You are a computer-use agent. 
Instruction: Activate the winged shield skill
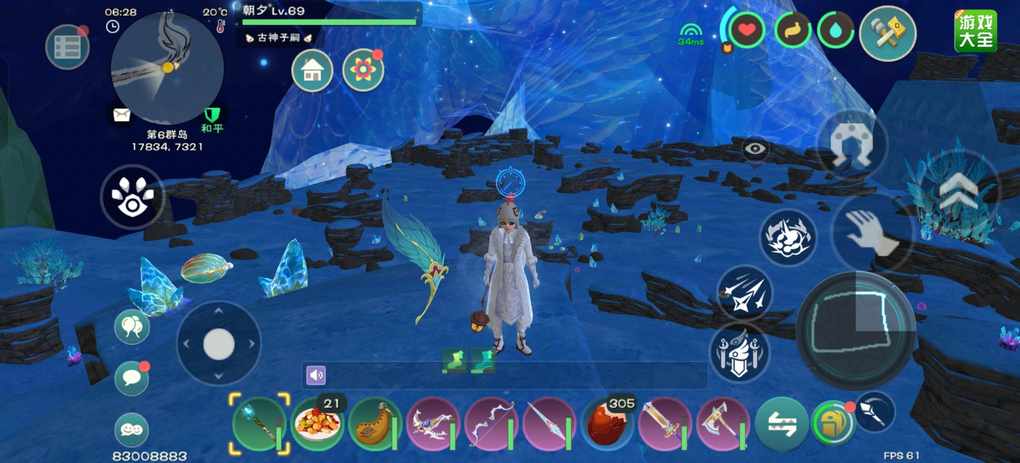(x=739, y=352)
